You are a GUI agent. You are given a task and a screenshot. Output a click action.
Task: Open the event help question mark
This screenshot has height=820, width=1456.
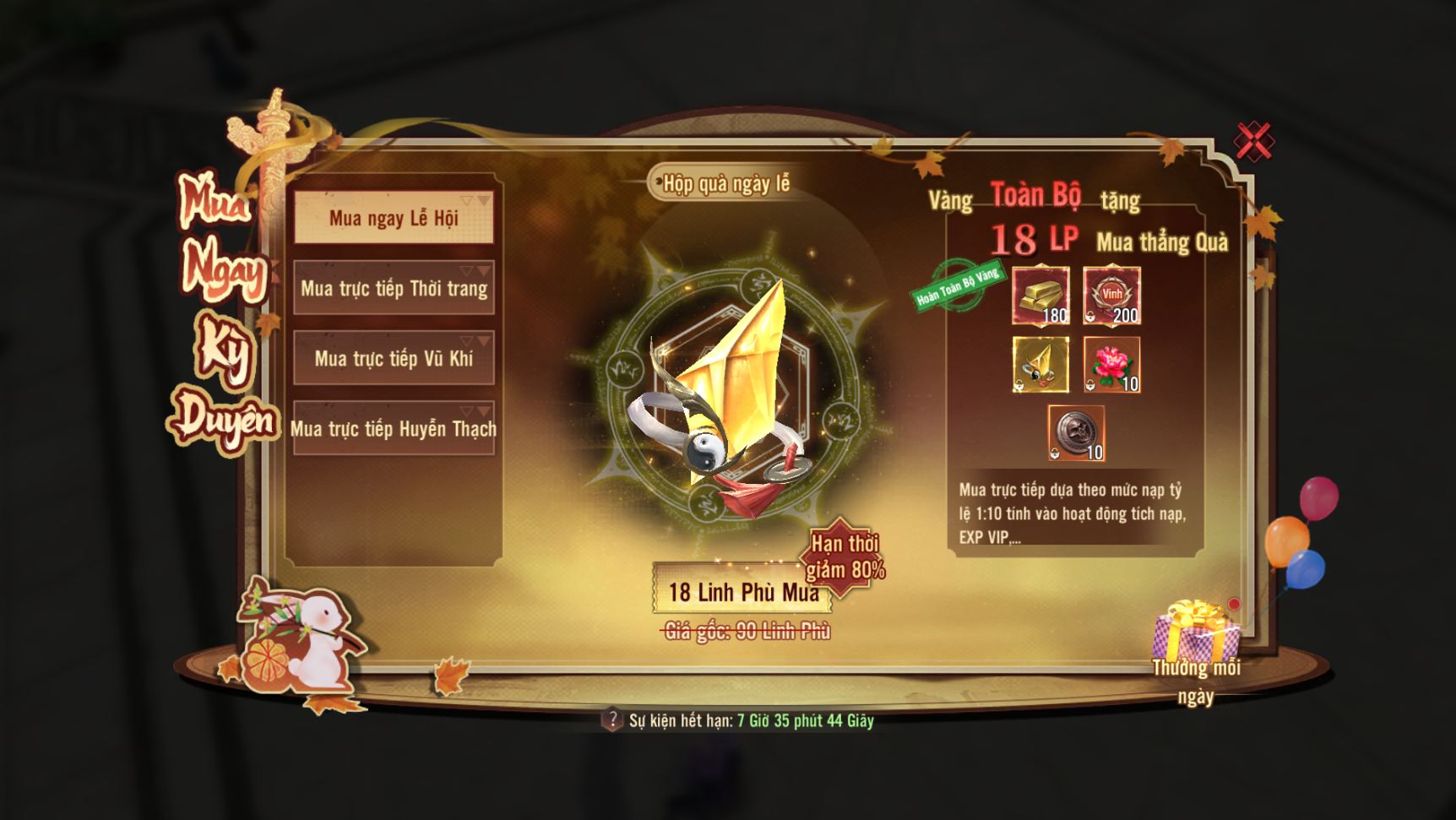coord(611,720)
